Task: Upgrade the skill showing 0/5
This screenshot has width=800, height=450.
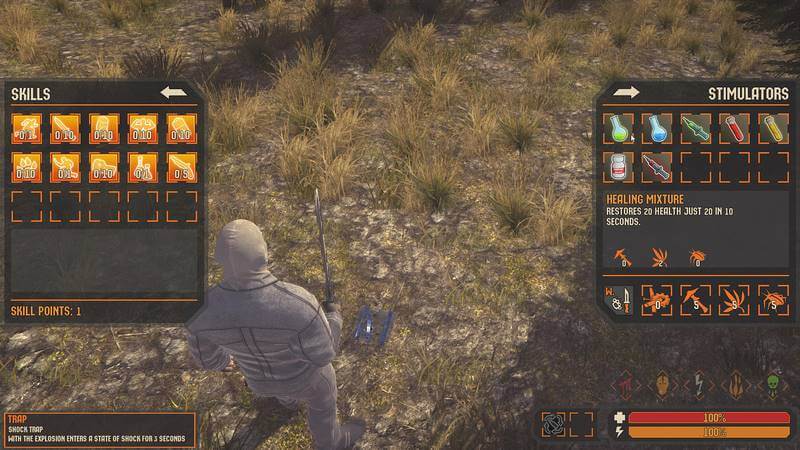Action: click(x=181, y=167)
